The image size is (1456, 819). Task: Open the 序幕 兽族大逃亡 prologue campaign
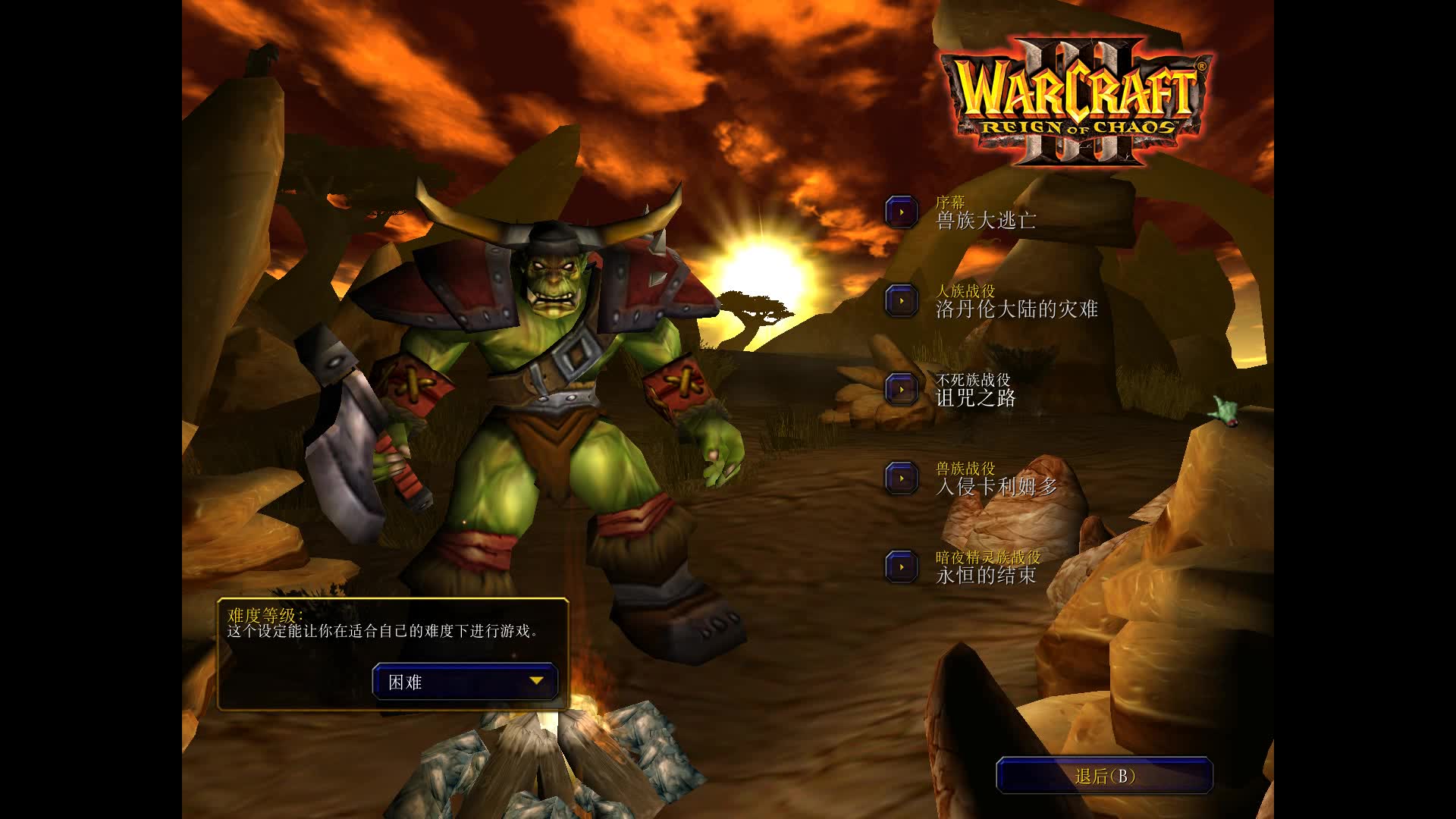902,212
